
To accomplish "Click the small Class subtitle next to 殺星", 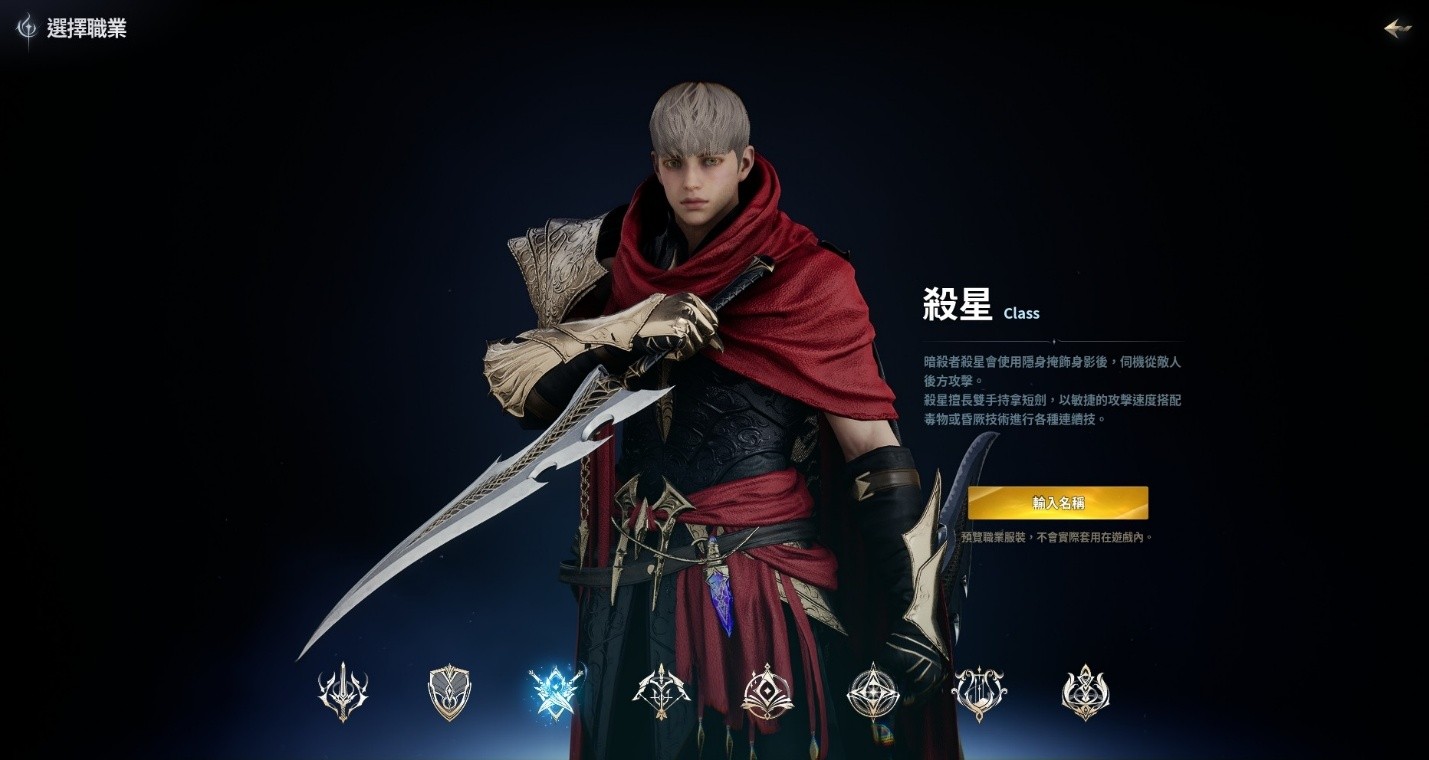I will coord(1021,313).
